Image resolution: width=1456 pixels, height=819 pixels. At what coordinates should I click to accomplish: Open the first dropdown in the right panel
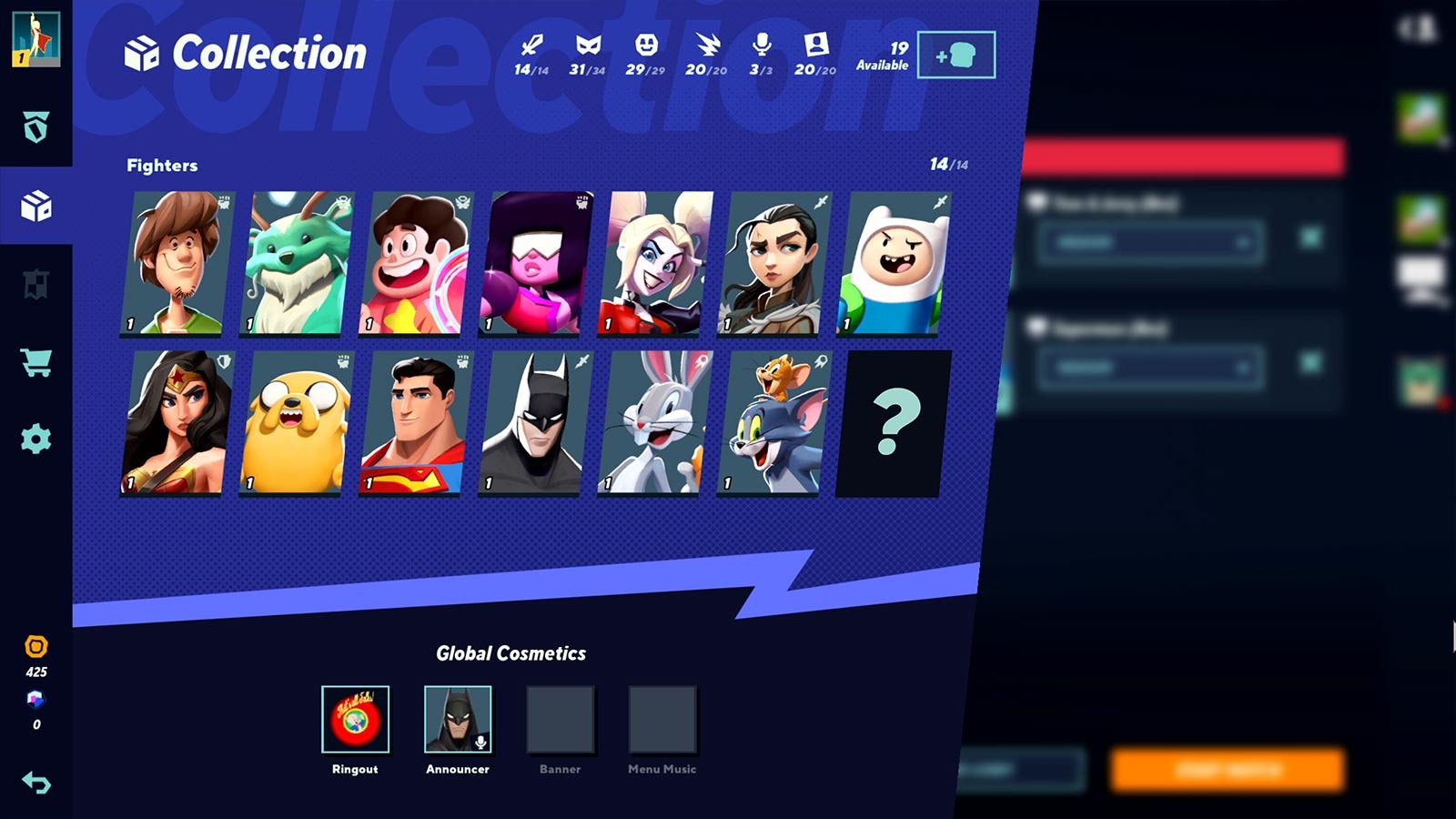point(1148,244)
